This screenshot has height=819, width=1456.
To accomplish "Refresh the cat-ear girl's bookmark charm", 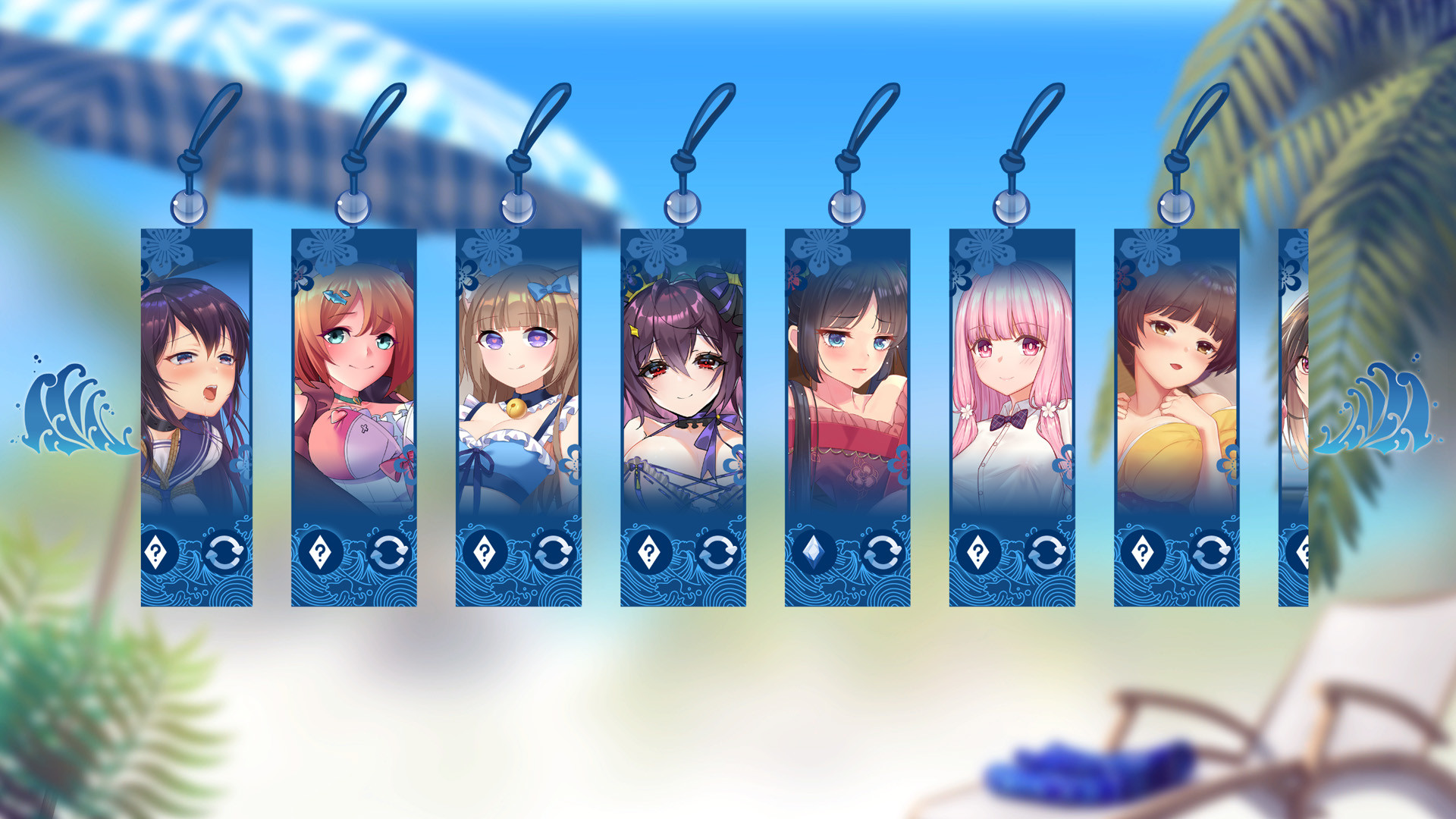I will coord(553,554).
